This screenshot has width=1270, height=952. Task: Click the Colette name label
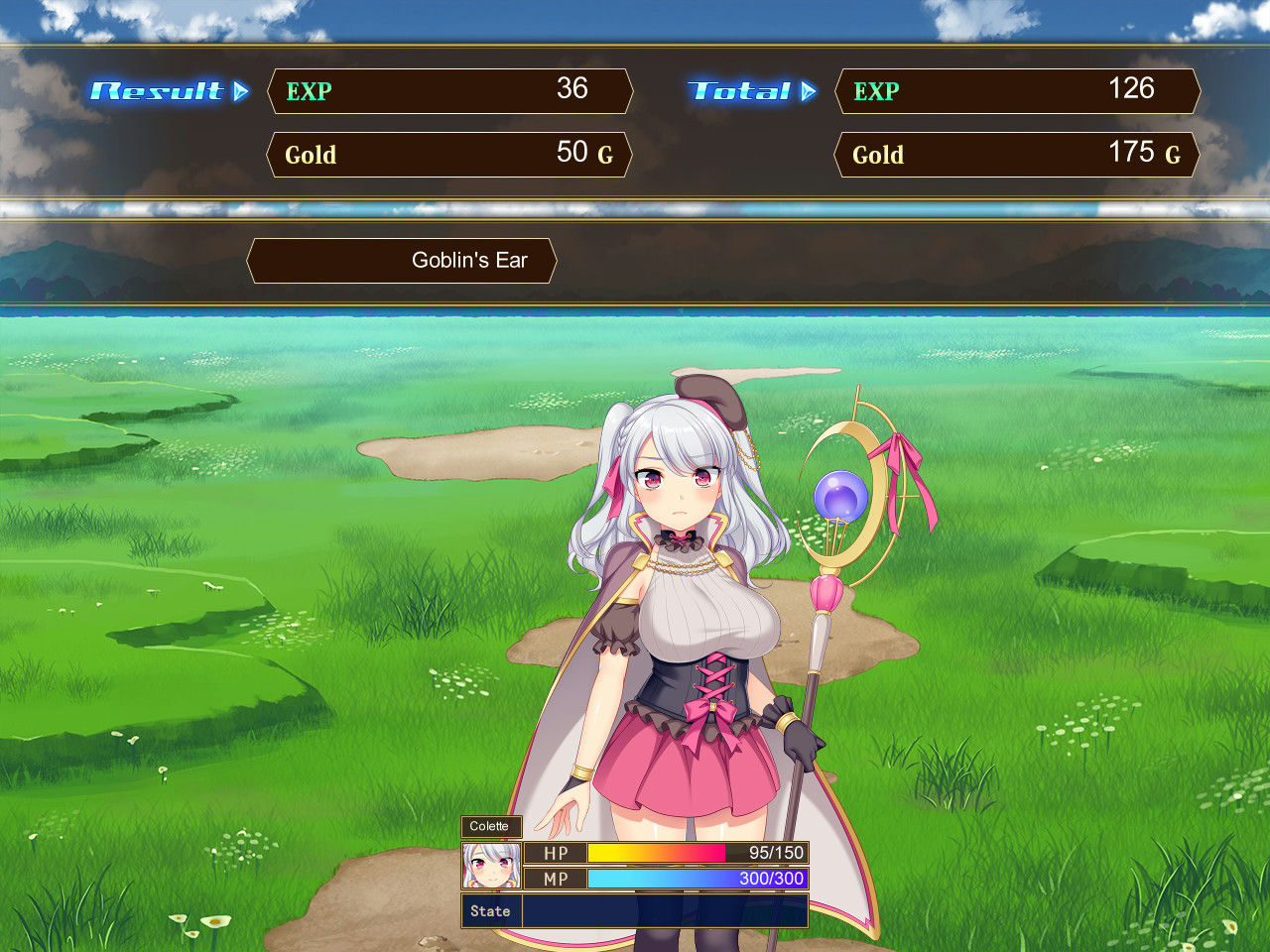(x=491, y=826)
